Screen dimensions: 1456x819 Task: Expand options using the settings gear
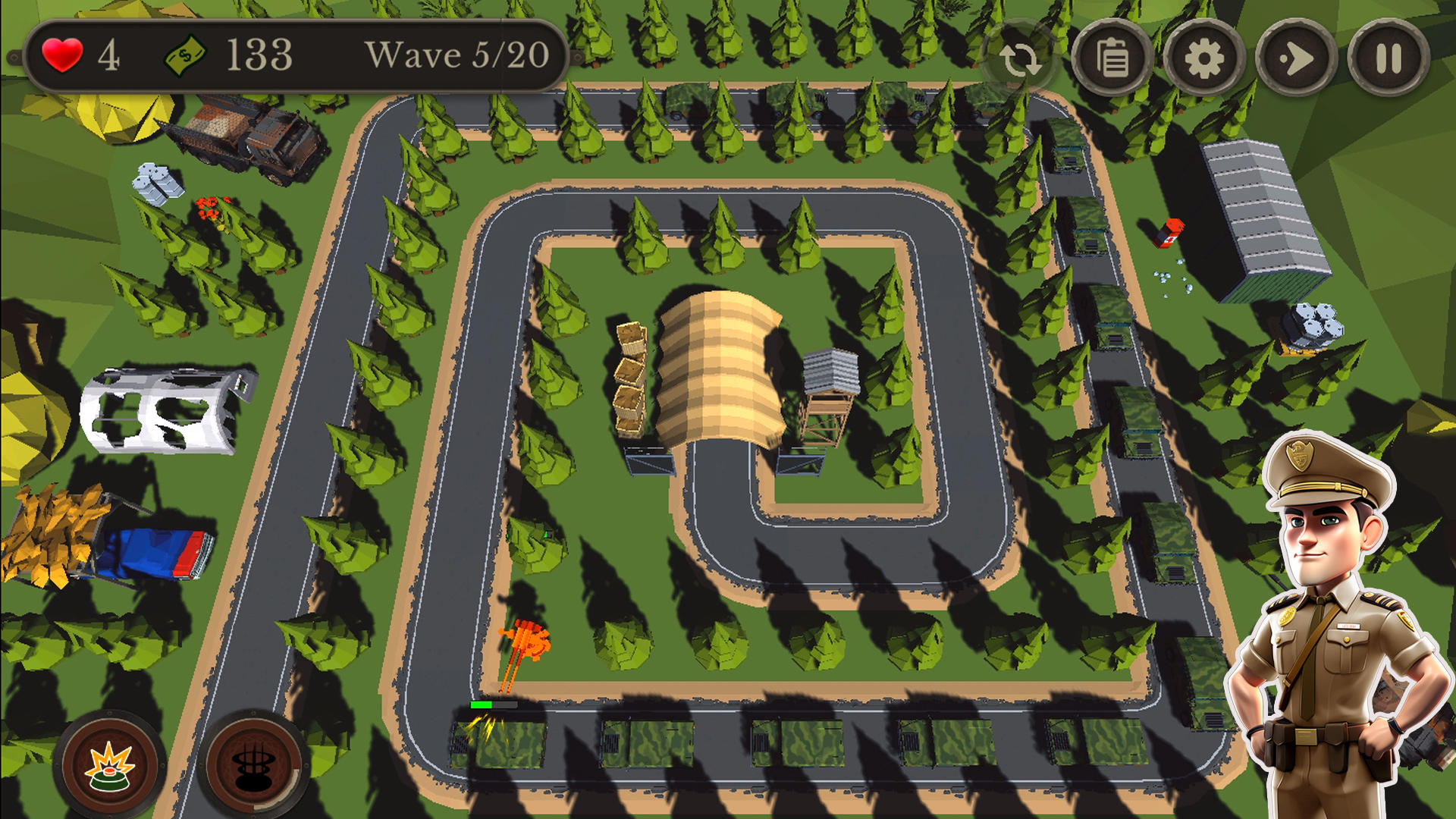pos(1207,57)
